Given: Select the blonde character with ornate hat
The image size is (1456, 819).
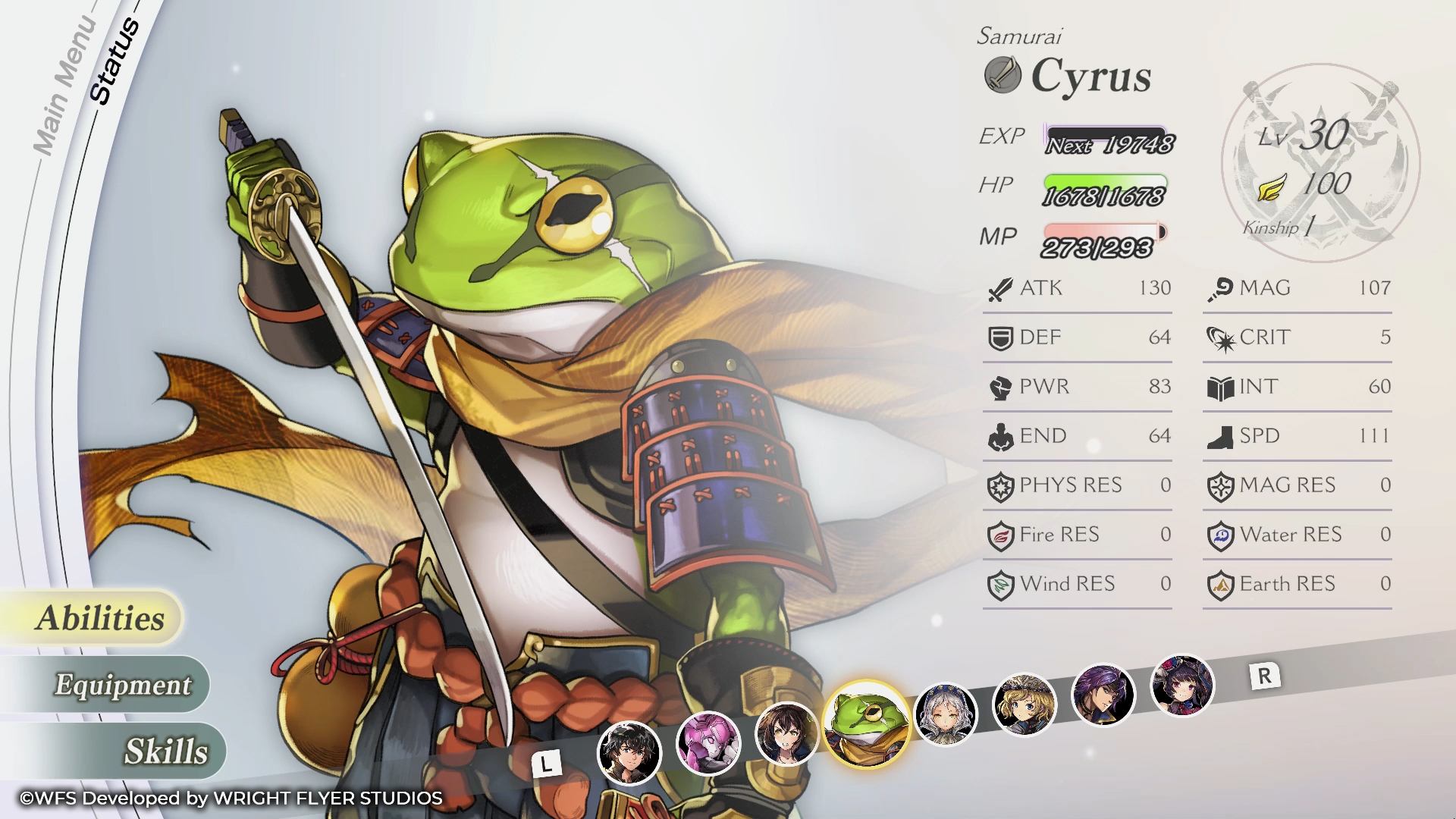Looking at the screenshot, I should [x=1024, y=704].
